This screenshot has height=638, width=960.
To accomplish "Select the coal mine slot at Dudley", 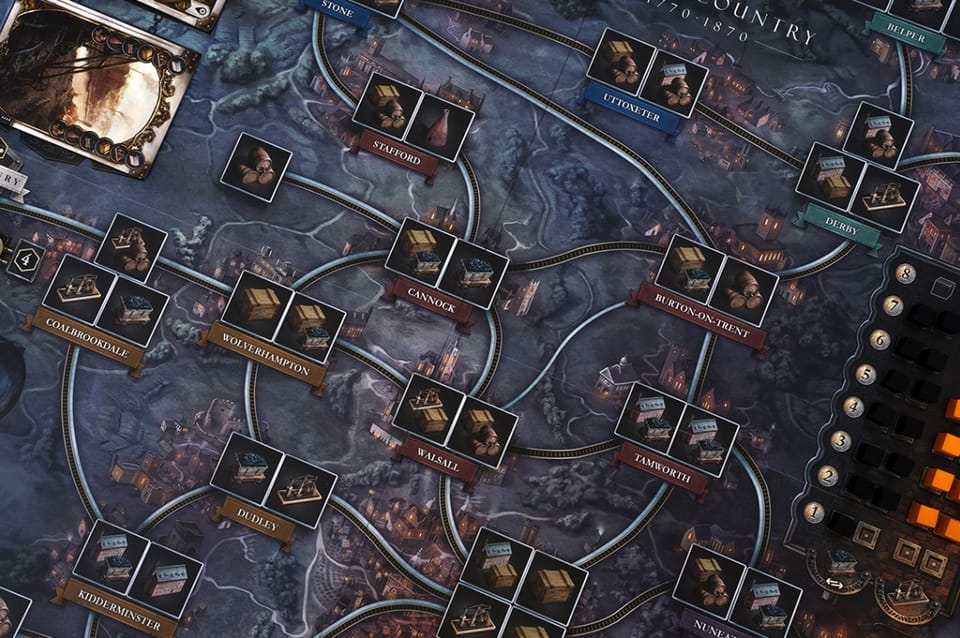I will [245, 468].
